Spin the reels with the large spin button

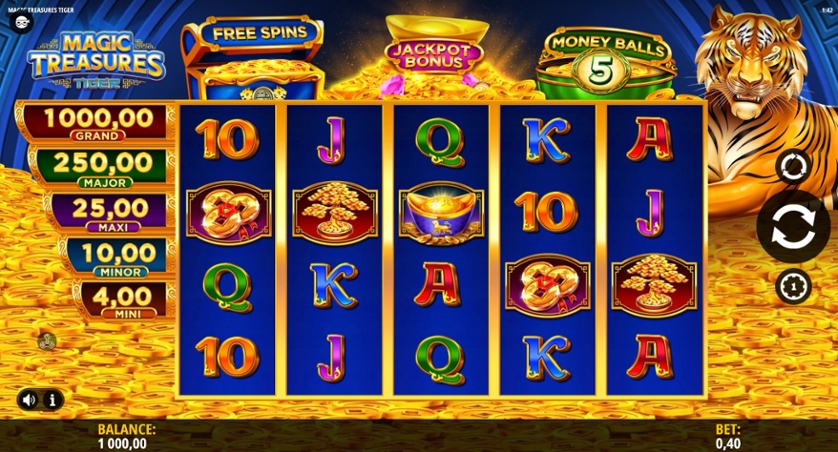pos(791,224)
